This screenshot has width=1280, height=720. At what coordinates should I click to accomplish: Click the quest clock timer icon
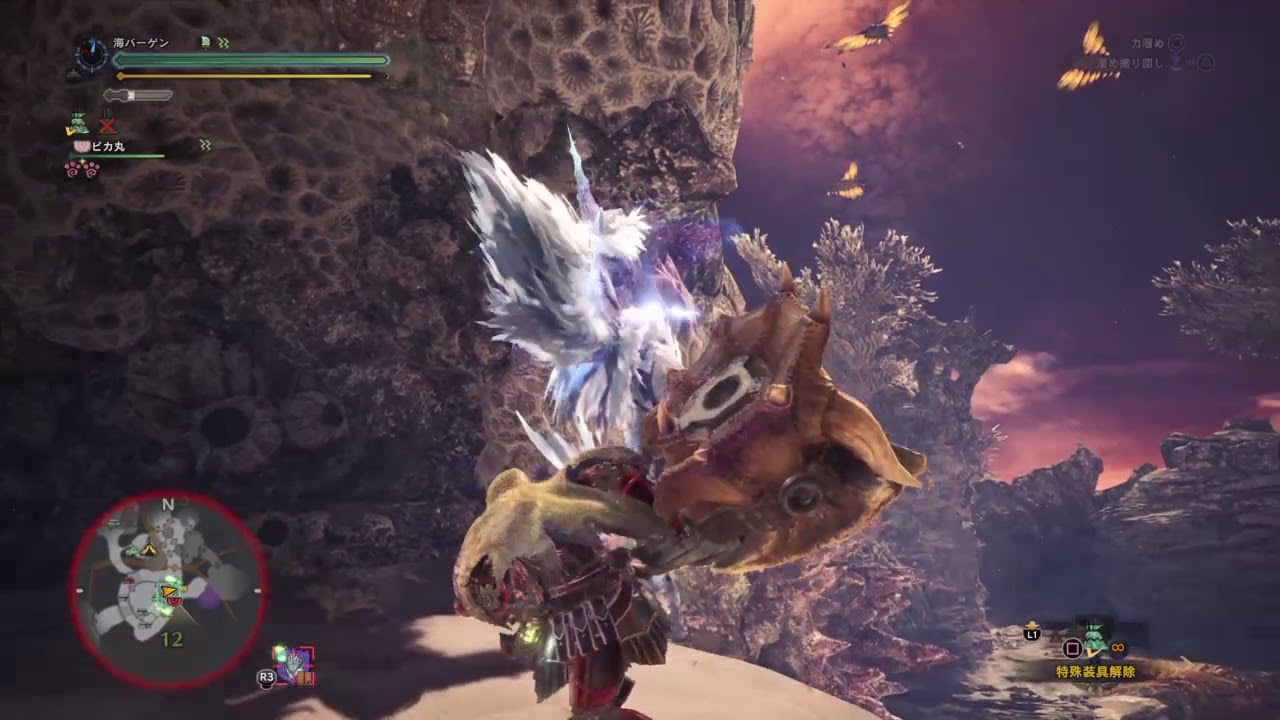(90, 54)
